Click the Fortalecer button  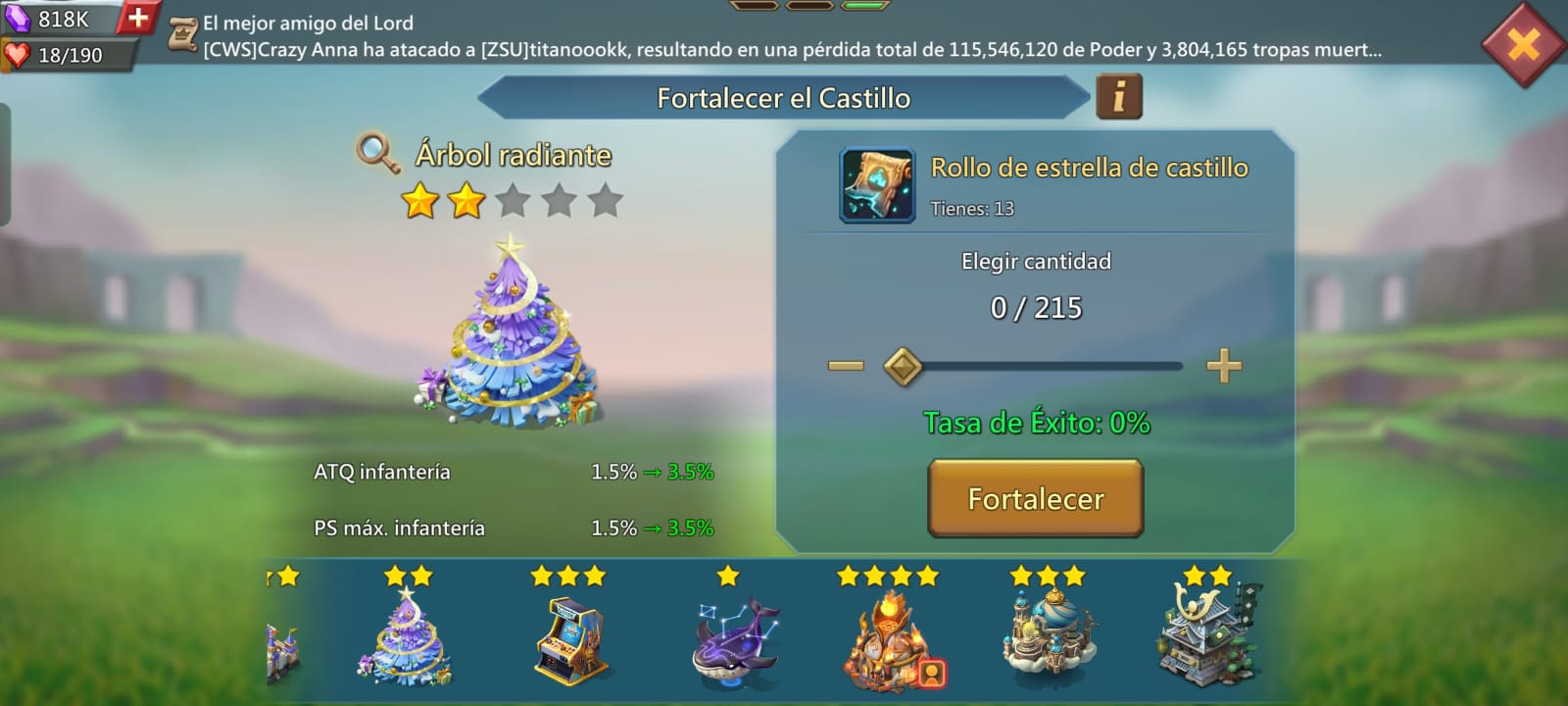pyautogui.click(x=1035, y=499)
